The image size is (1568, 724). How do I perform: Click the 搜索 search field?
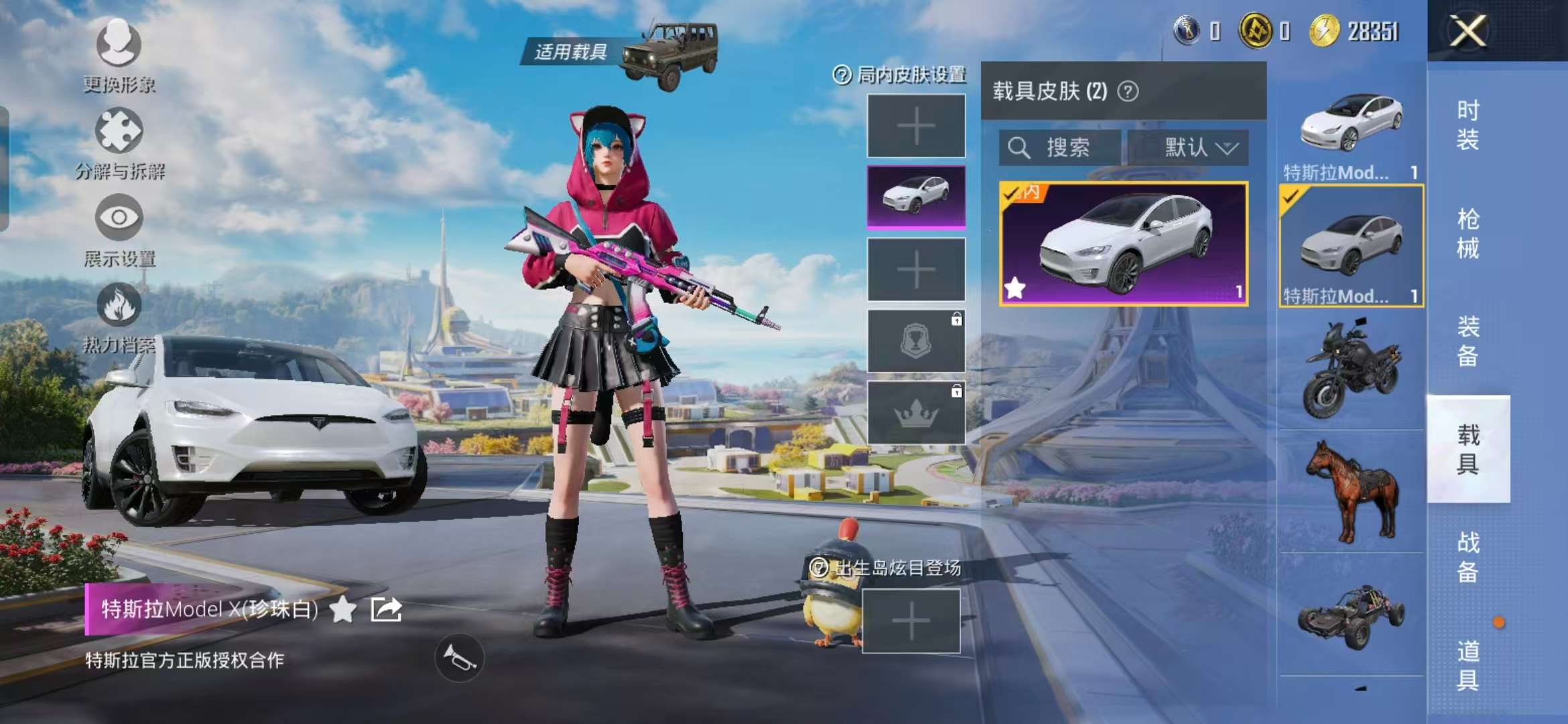click(1059, 147)
